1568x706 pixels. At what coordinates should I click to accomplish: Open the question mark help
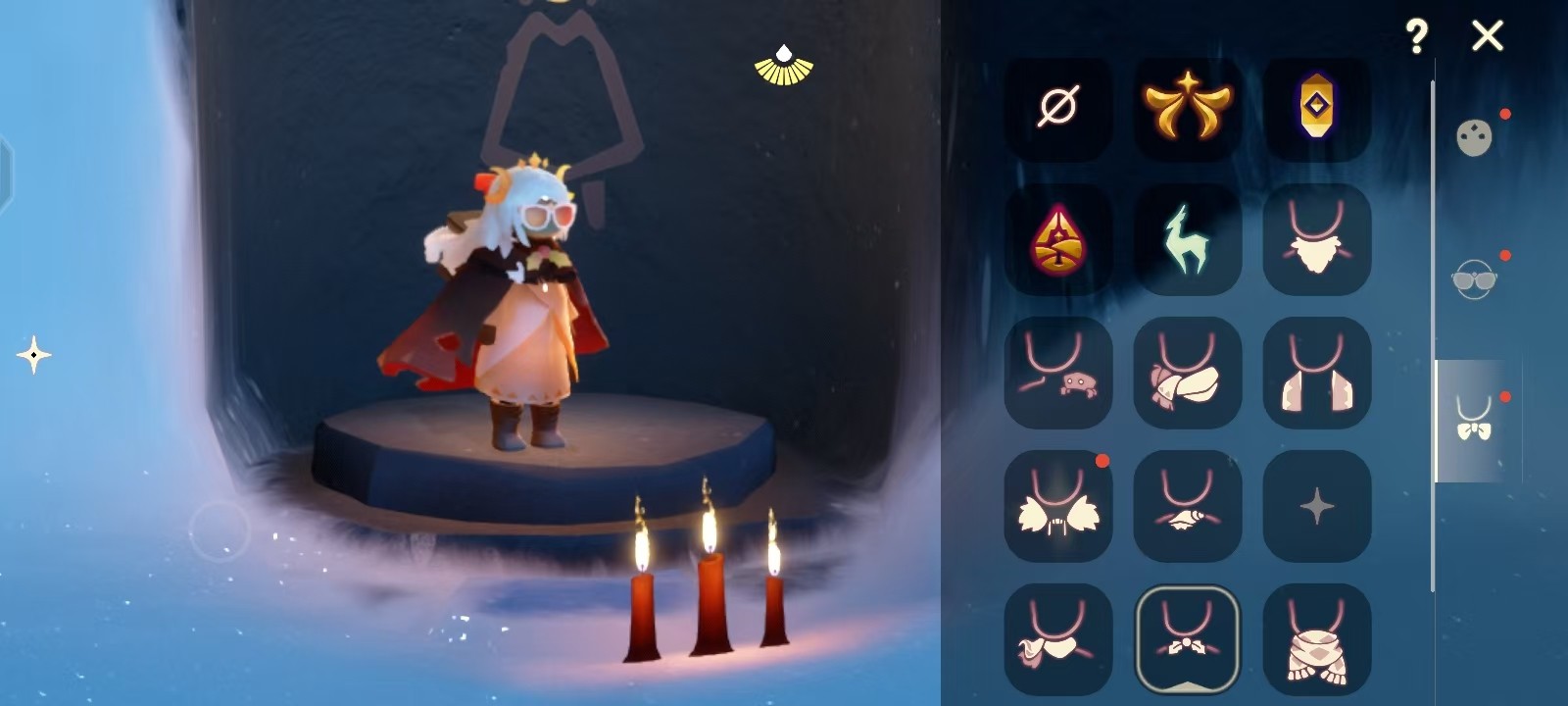[x=1416, y=37]
